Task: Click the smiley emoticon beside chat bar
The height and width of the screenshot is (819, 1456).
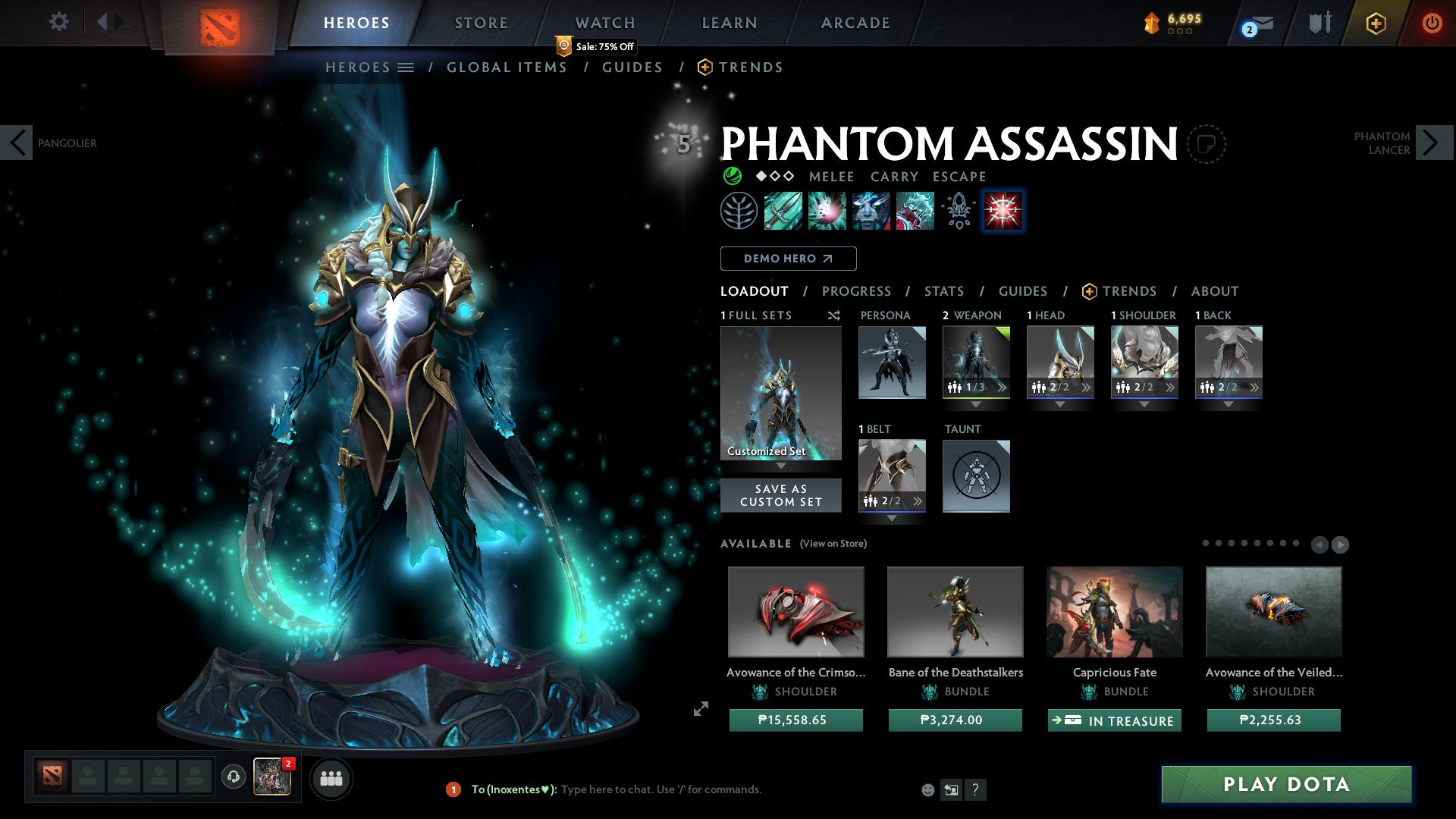Action: [927, 789]
